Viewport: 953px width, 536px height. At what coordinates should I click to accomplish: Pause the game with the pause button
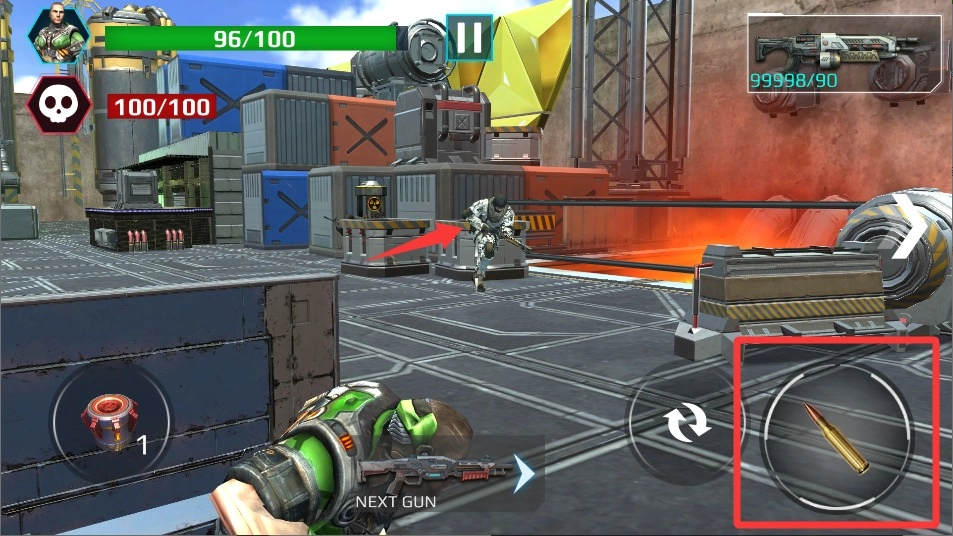point(468,38)
